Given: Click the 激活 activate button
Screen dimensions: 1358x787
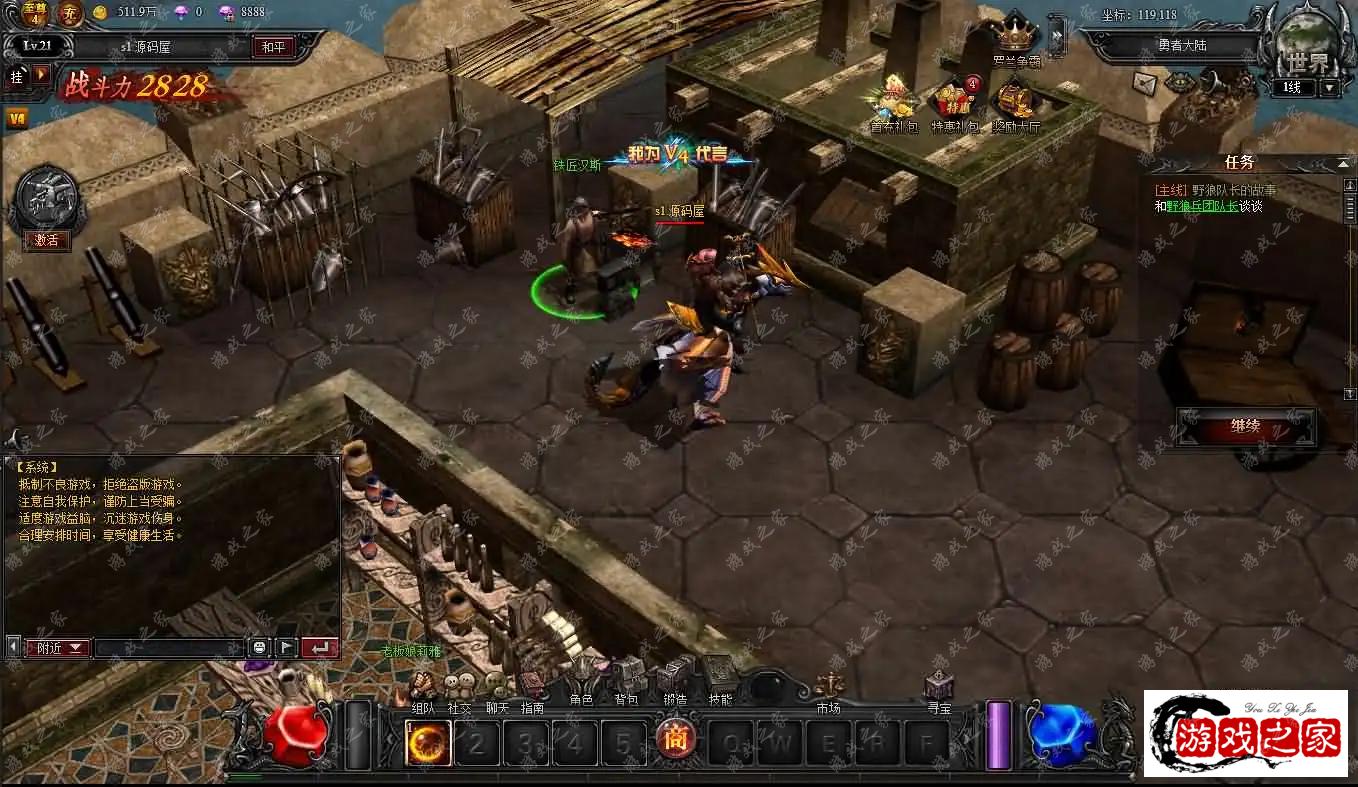Looking at the screenshot, I should click(x=47, y=241).
